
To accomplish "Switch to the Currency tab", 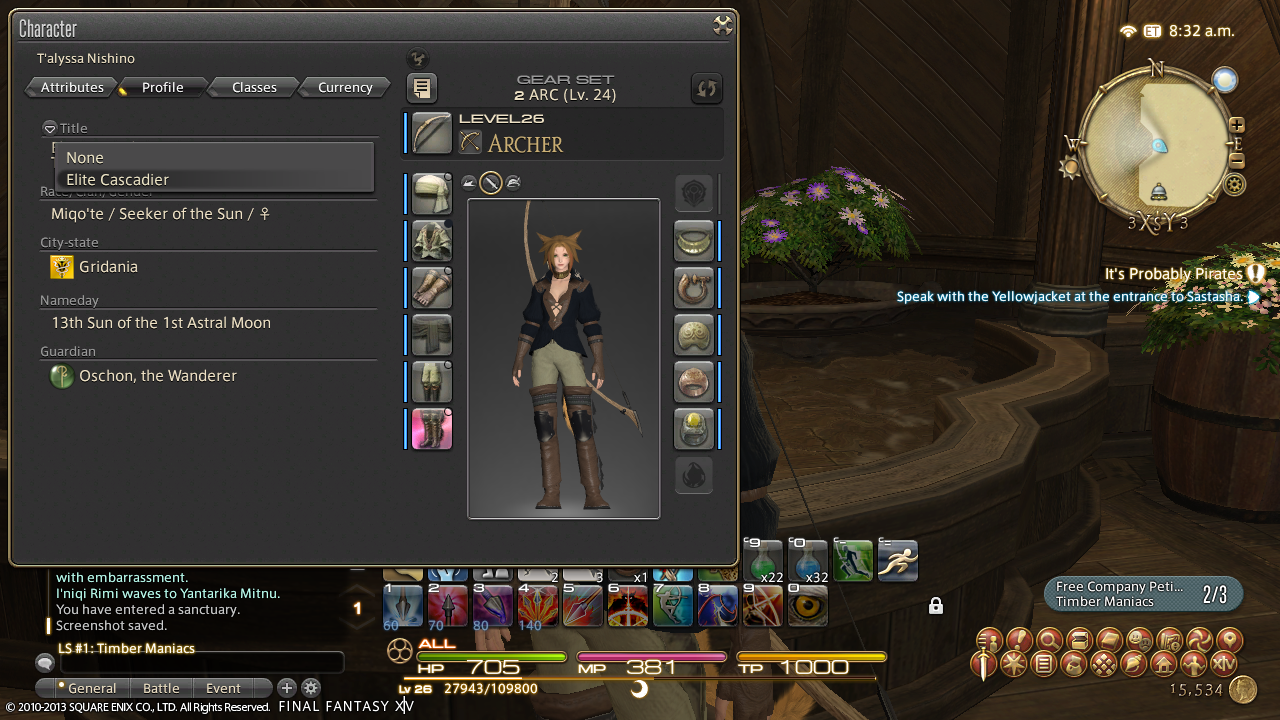I will pos(345,88).
